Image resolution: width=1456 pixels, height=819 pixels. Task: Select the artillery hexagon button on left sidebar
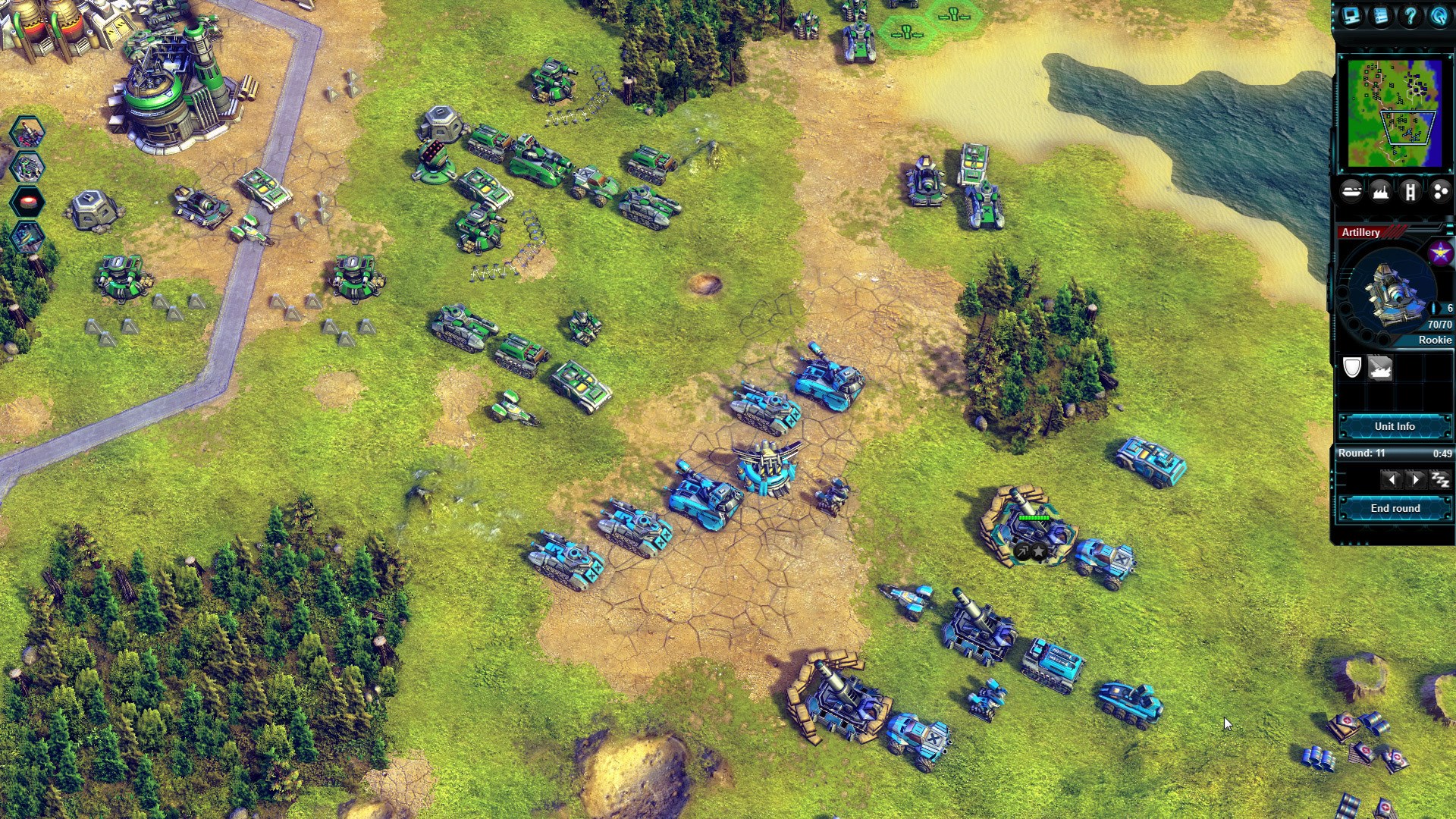[27, 131]
